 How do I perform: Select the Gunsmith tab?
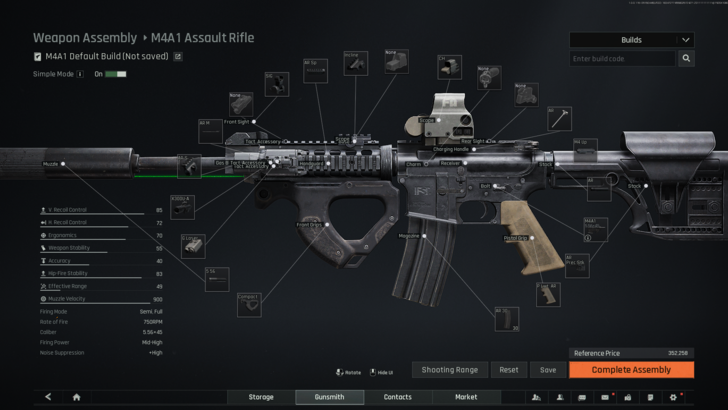pos(329,397)
